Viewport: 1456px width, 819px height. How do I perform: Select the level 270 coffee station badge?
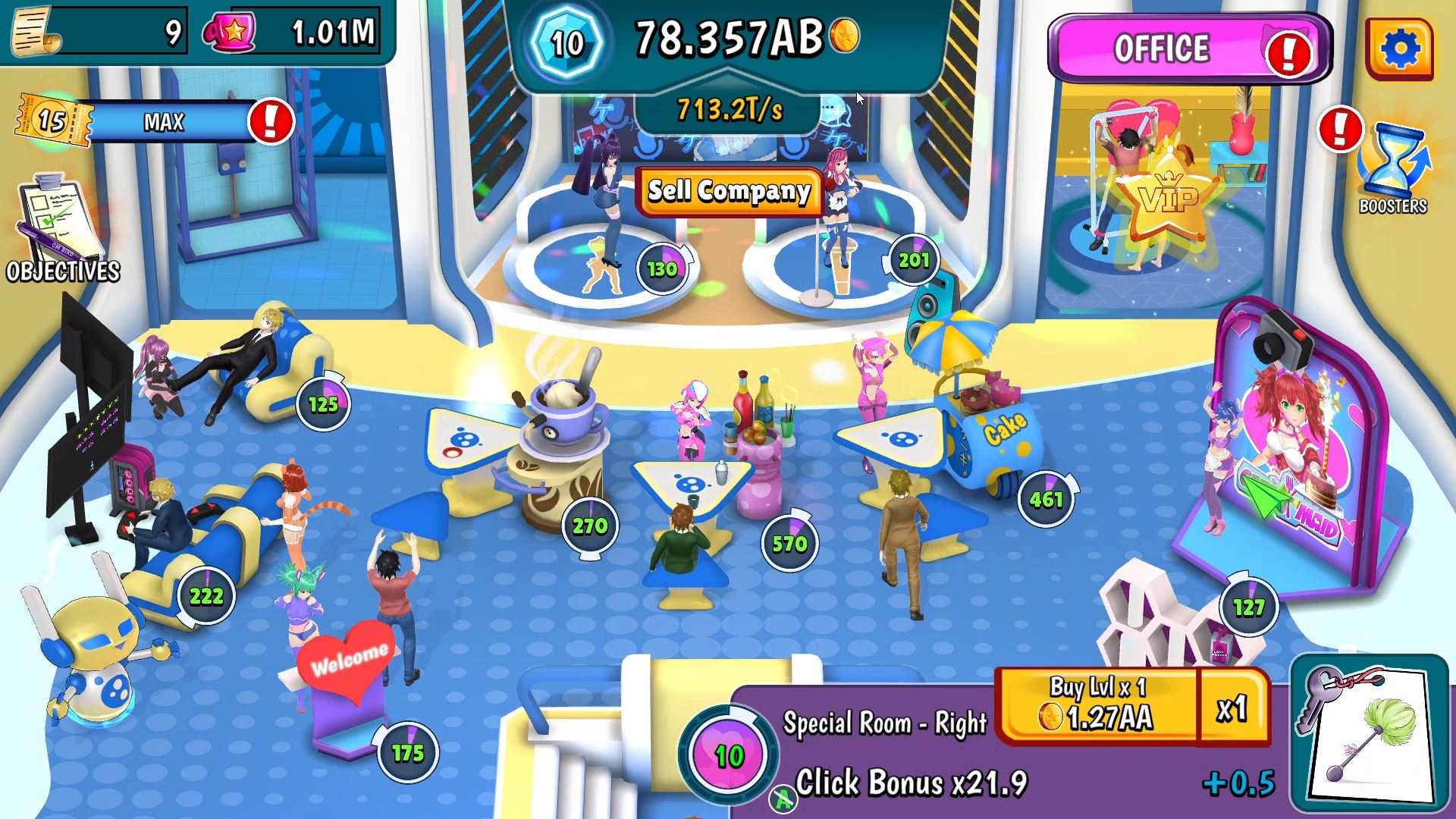[x=589, y=525]
